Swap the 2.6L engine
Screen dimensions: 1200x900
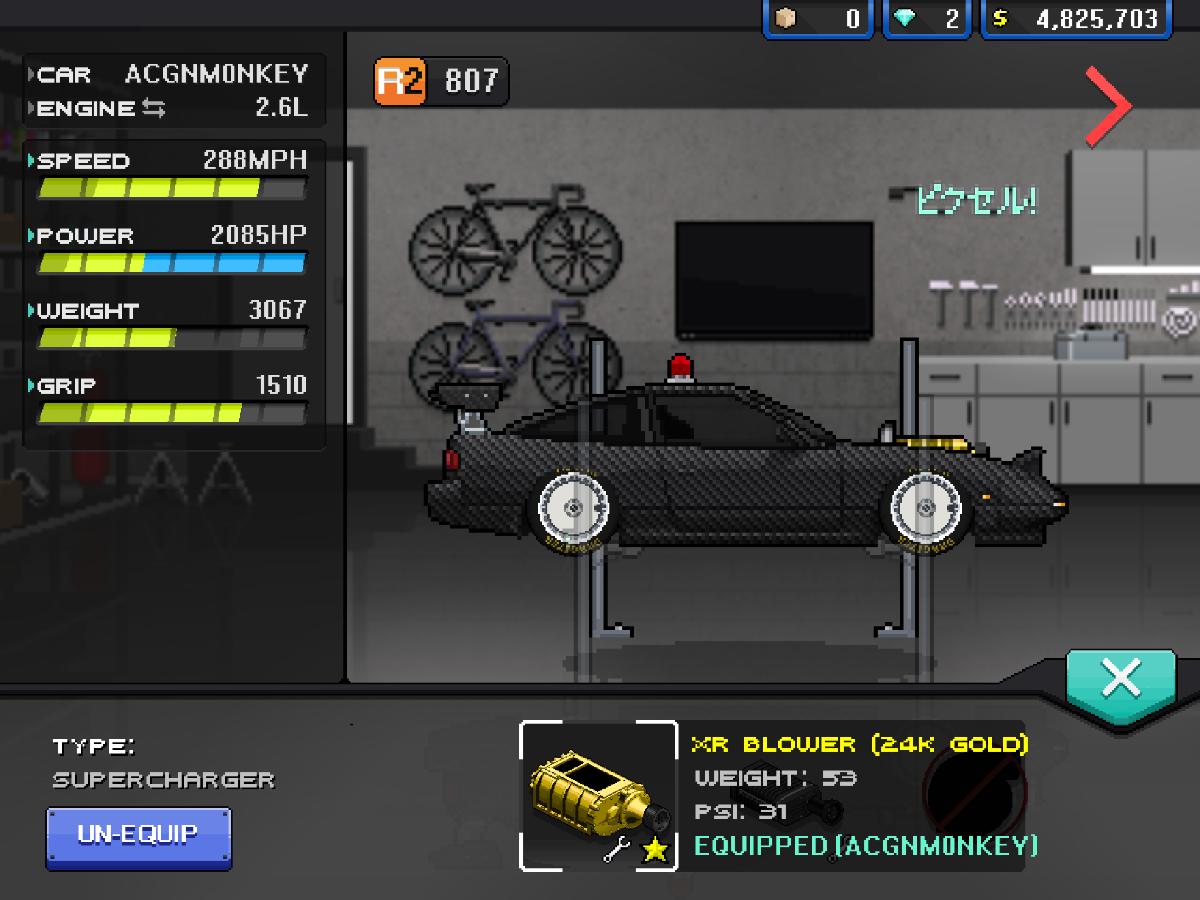point(153,108)
